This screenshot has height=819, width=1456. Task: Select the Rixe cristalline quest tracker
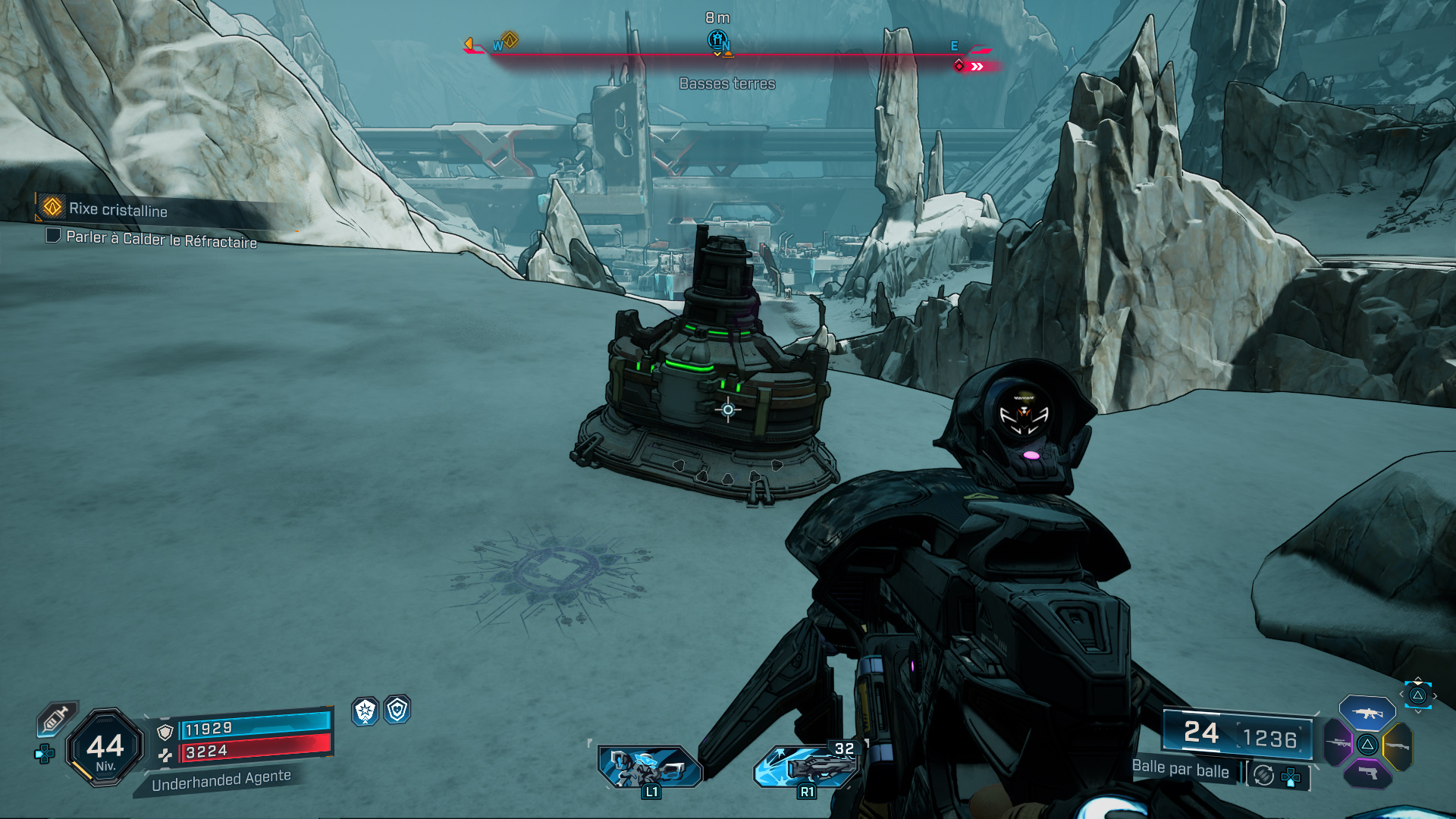[x=118, y=209]
